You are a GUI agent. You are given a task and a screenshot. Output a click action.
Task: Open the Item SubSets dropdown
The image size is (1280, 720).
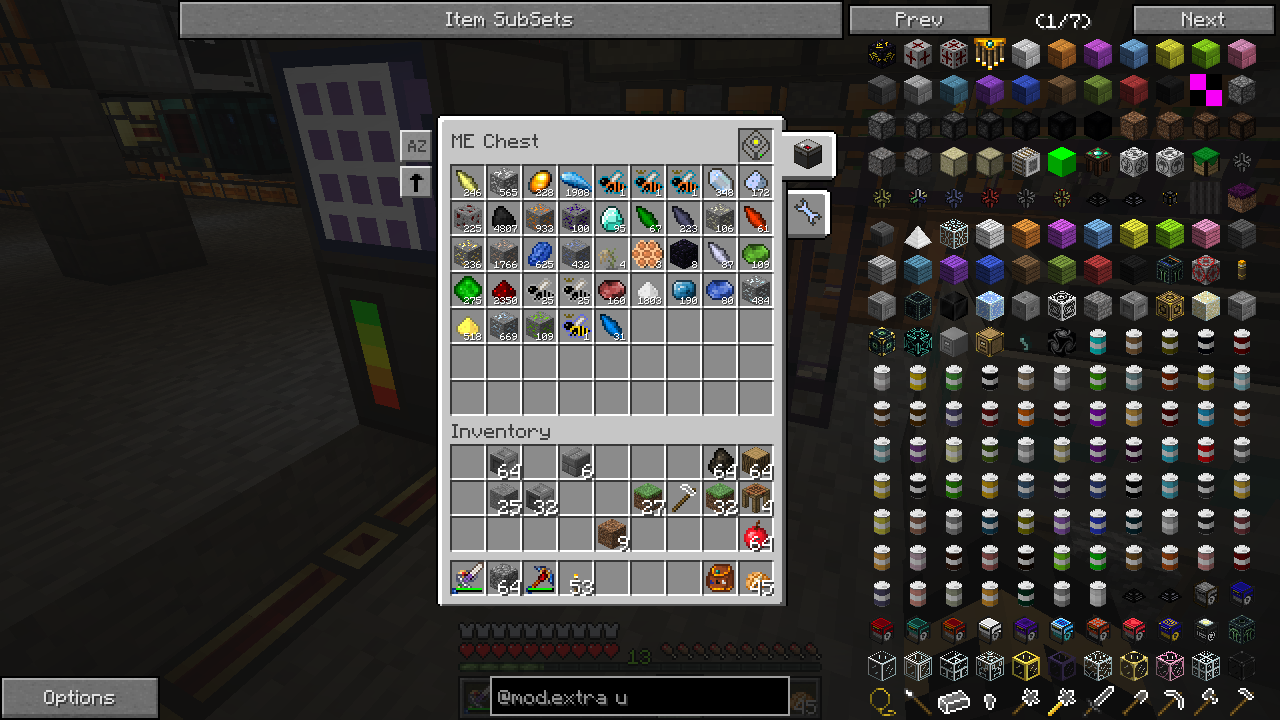tap(510, 19)
